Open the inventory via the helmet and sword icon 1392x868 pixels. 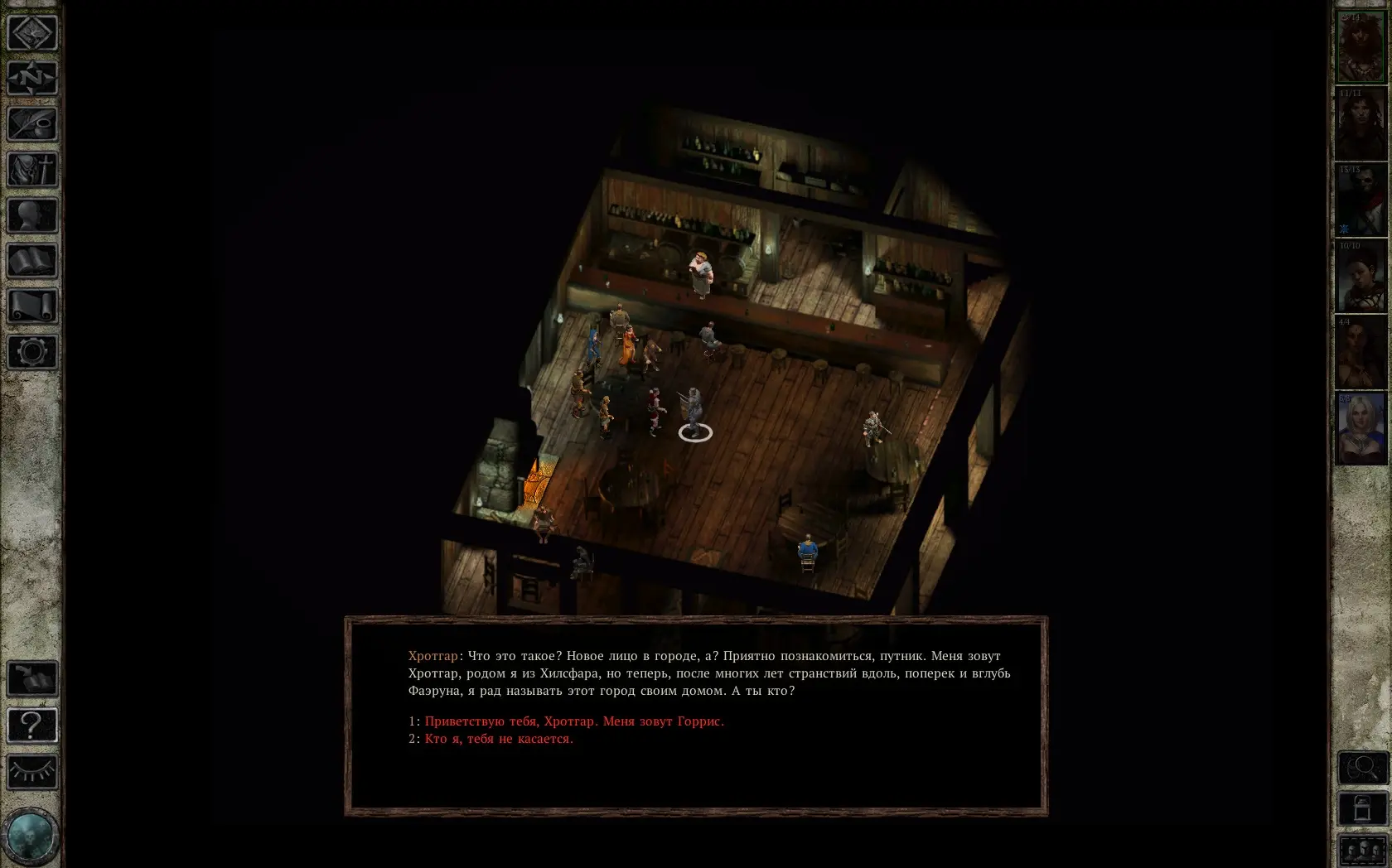tap(32, 170)
